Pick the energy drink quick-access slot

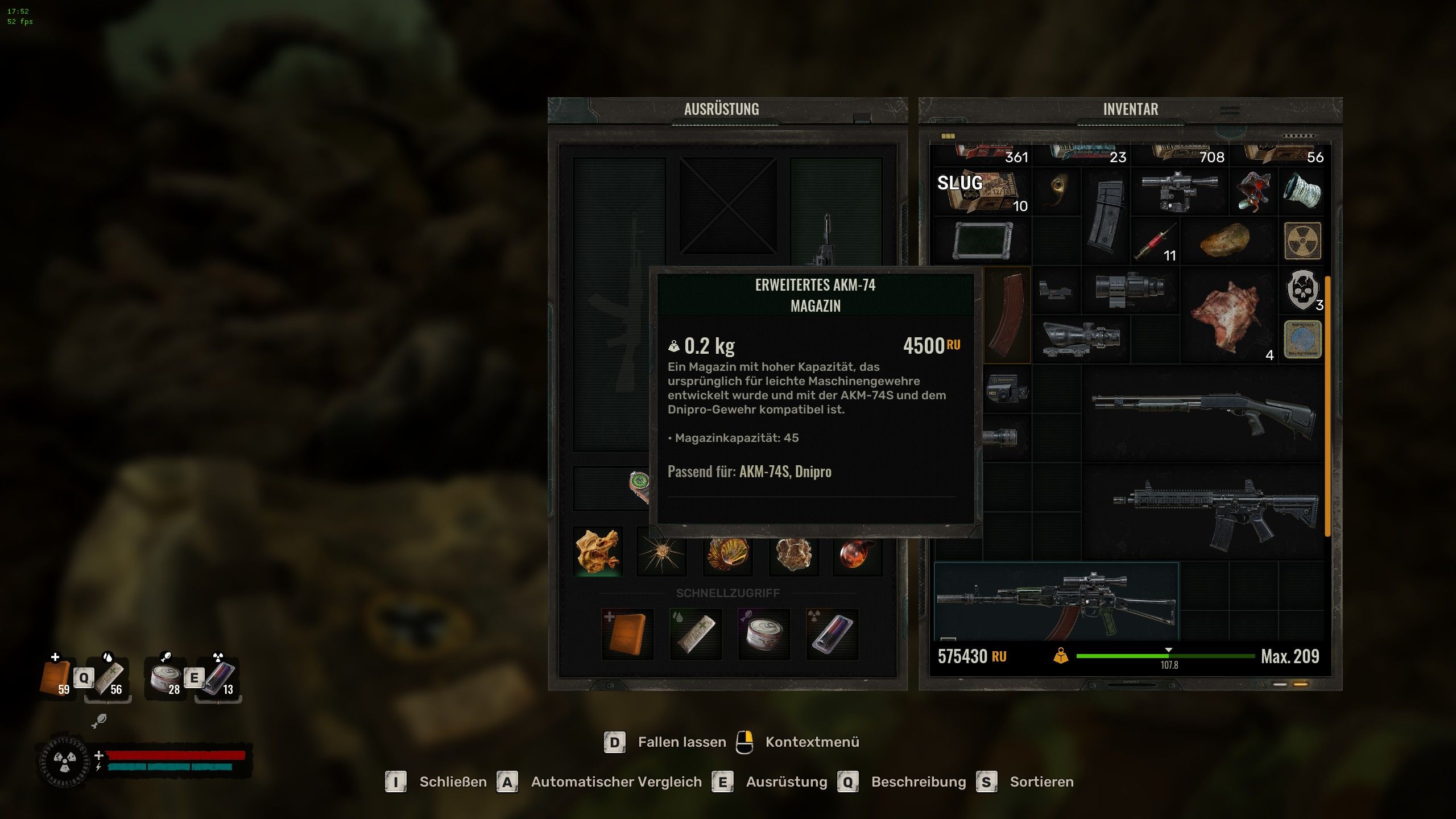(x=832, y=634)
